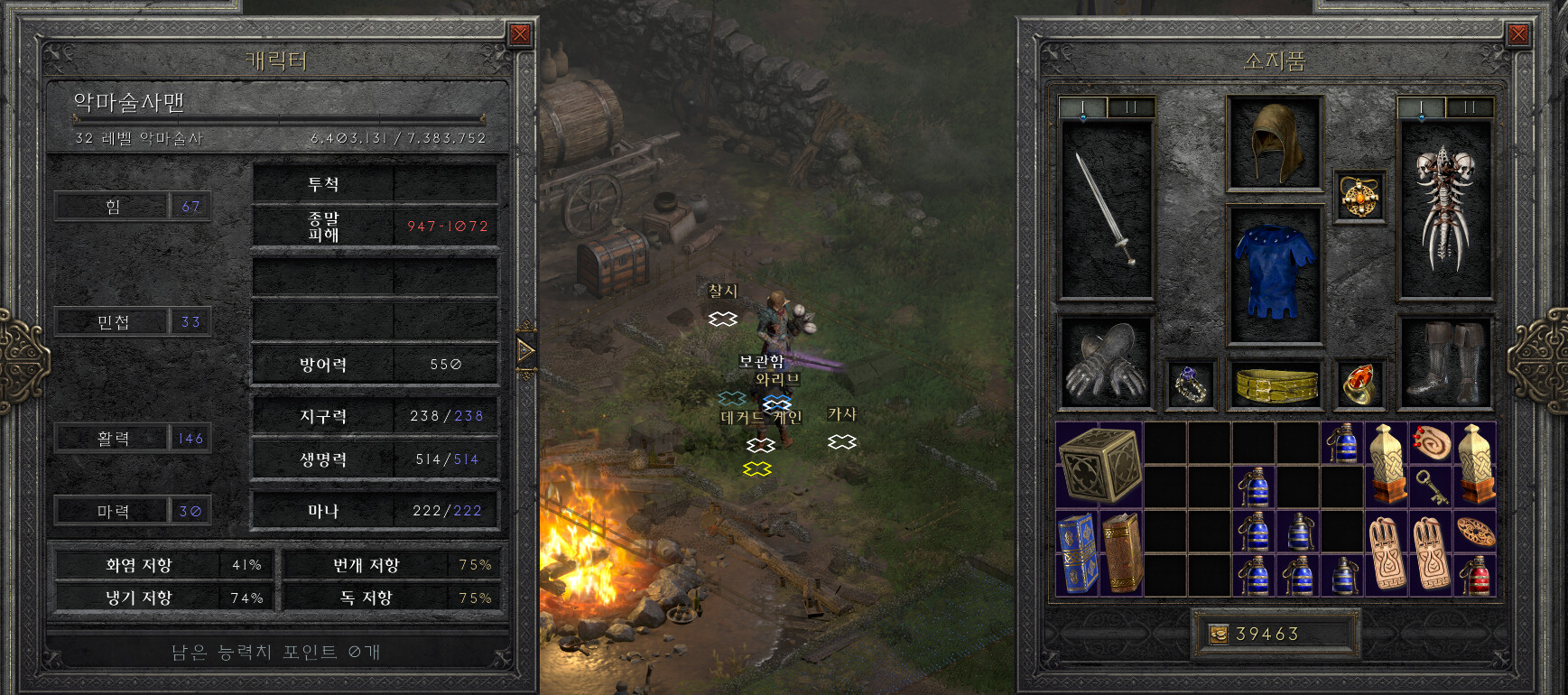Viewport: 1568px width, 695px height.
Task: Pick up the key in inventory
Action: coord(1431,486)
